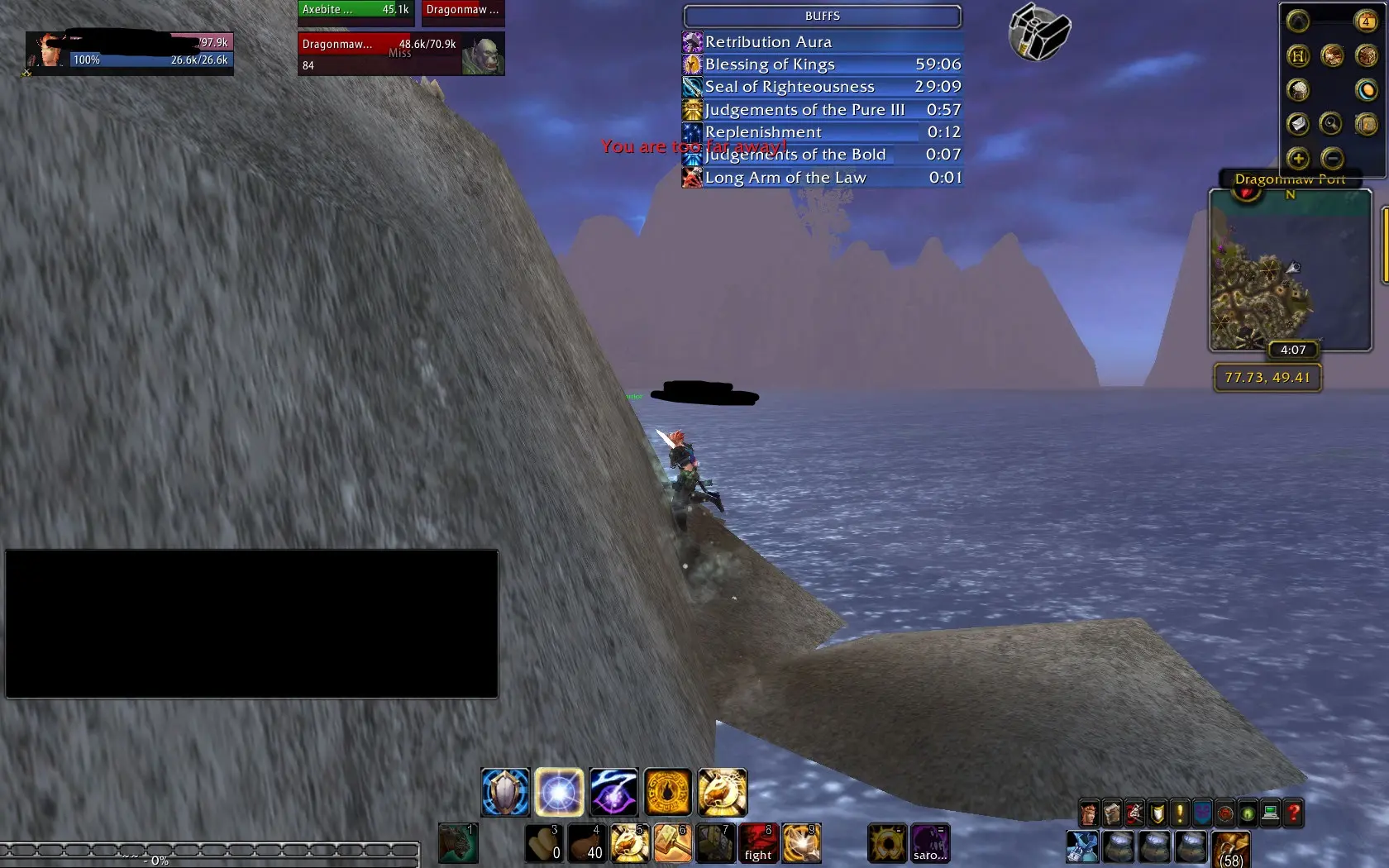Select the glowing white starburst aura

tap(559, 792)
